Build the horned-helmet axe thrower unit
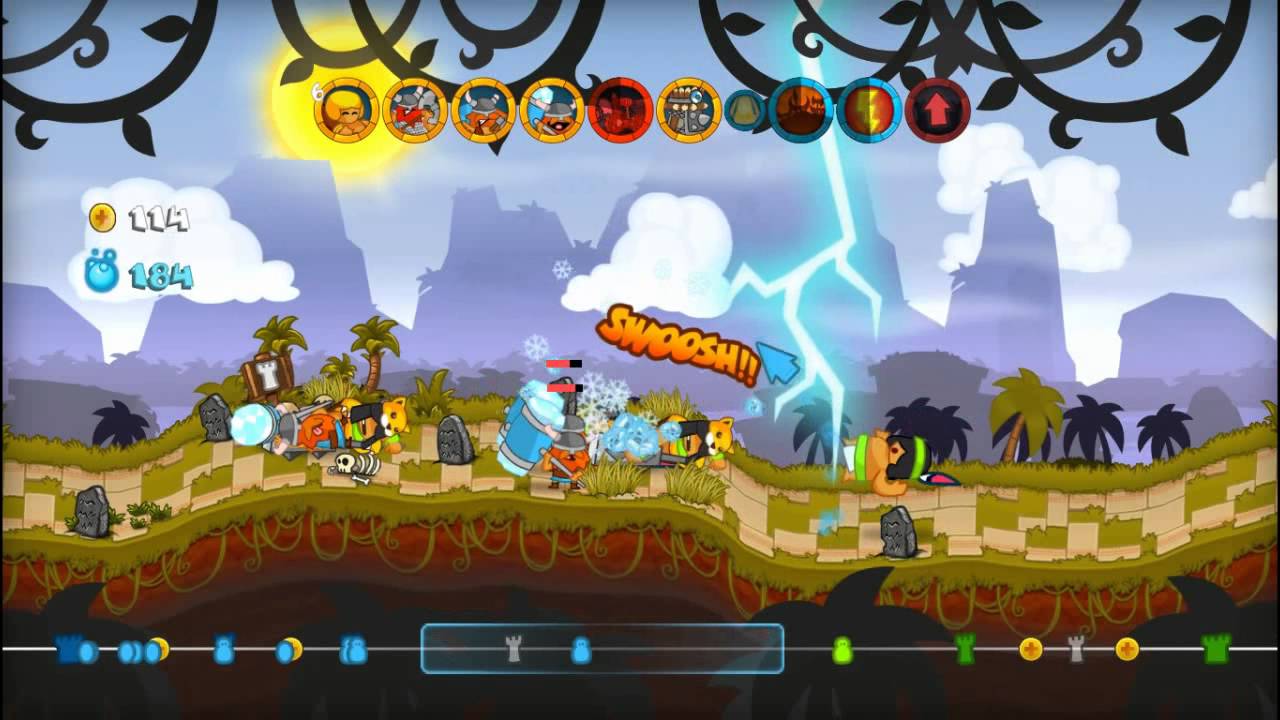The height and width of the screenshot is (720, 1280). click(484, 110)
